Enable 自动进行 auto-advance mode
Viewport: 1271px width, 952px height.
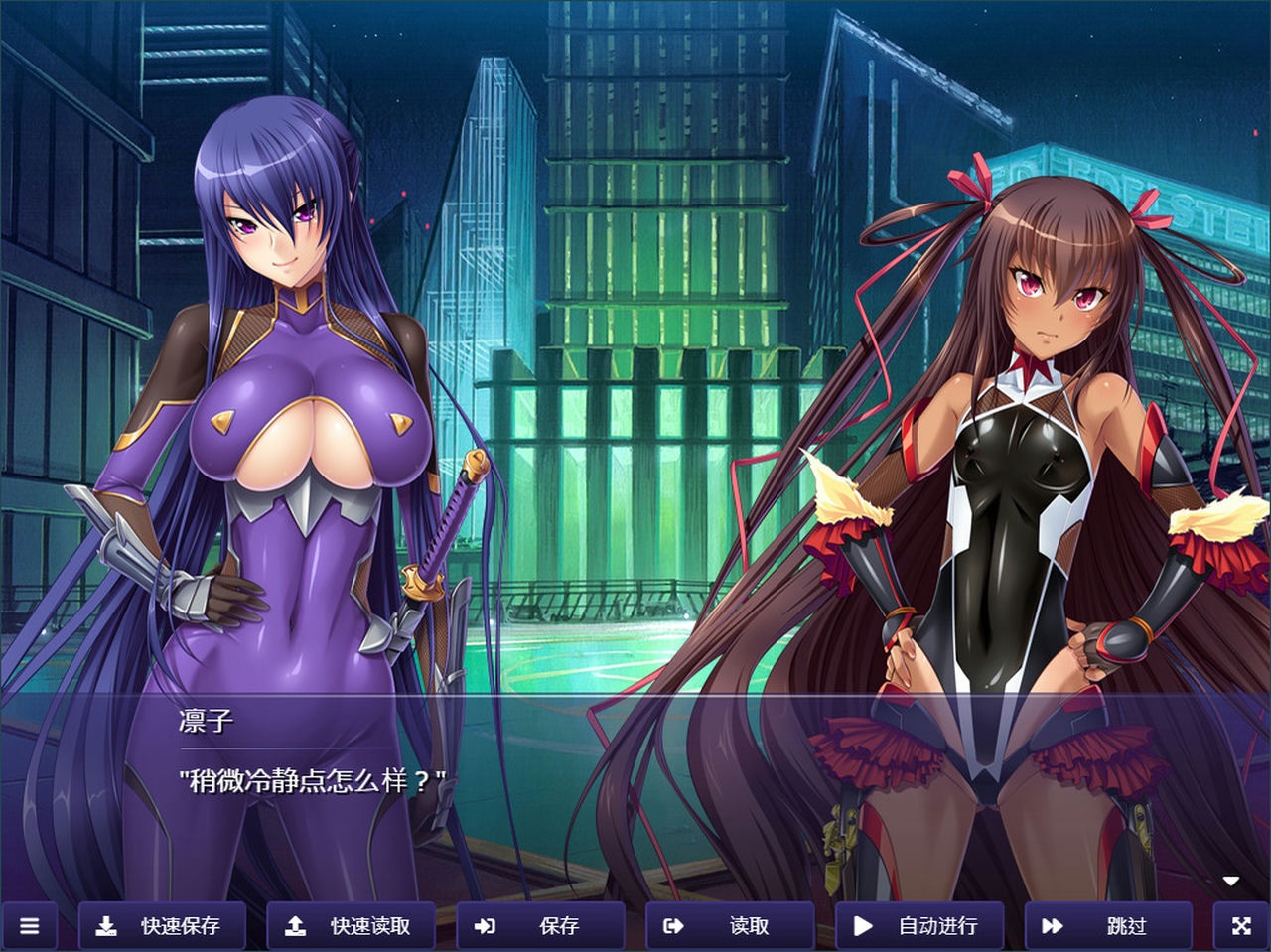pyautogui.click(x=918, y=926)
